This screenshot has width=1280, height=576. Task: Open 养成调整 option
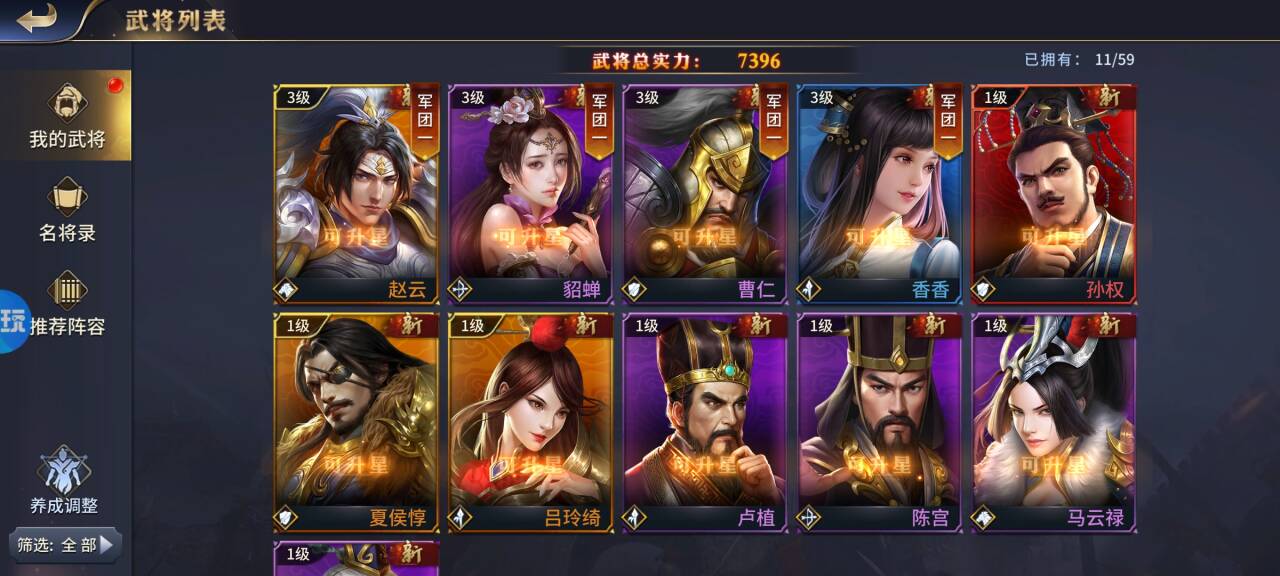64,481
